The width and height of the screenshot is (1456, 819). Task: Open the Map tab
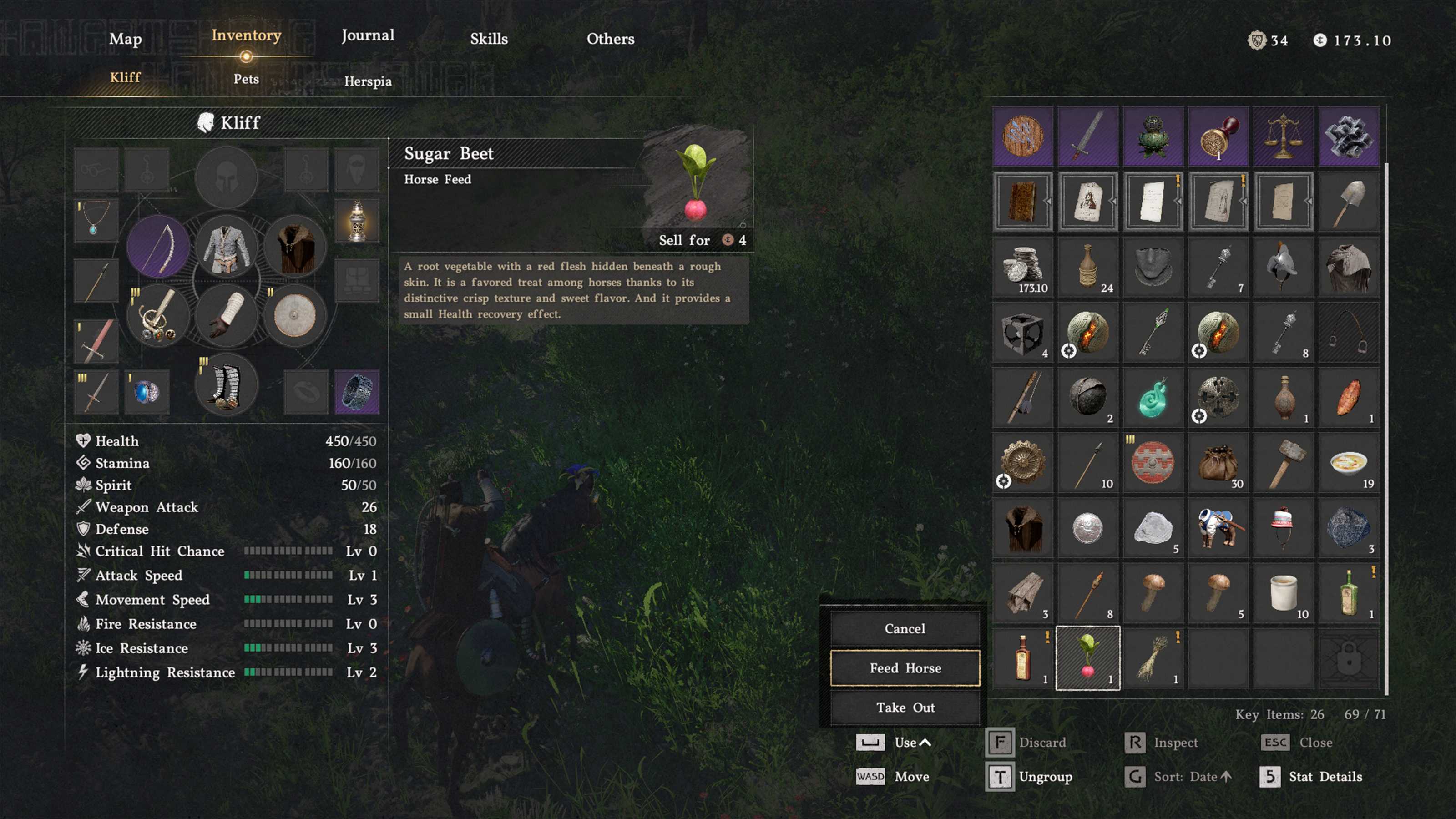126,39
